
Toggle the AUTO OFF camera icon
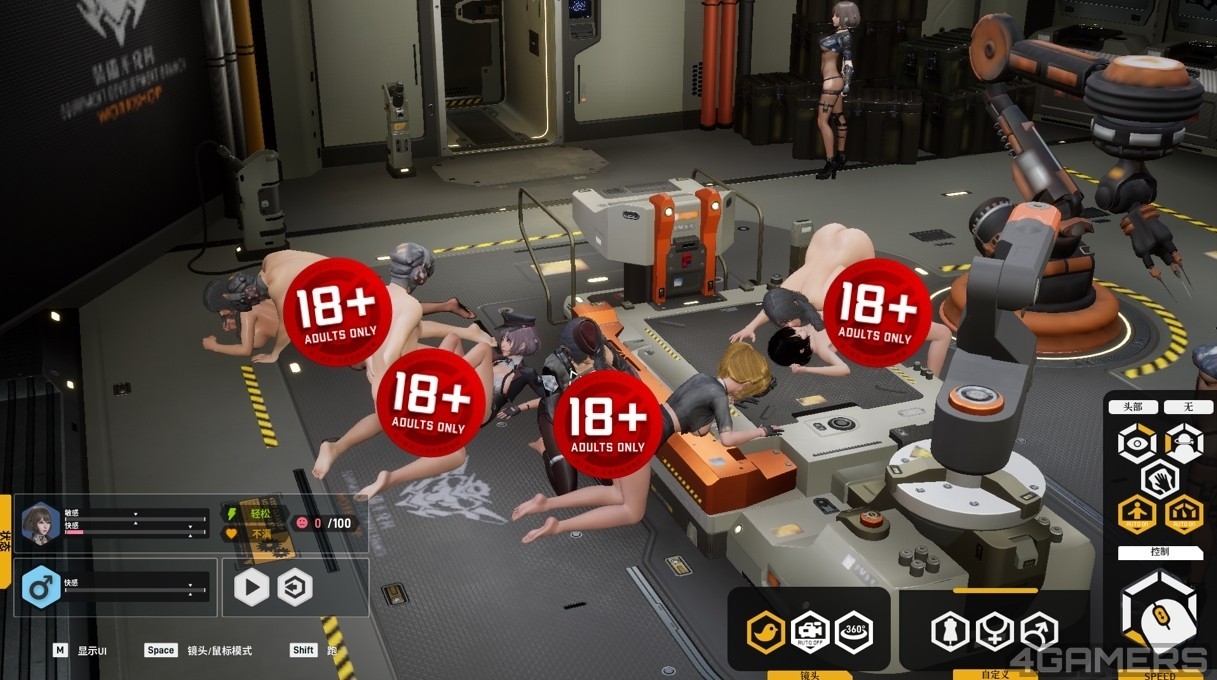point(810,632)
